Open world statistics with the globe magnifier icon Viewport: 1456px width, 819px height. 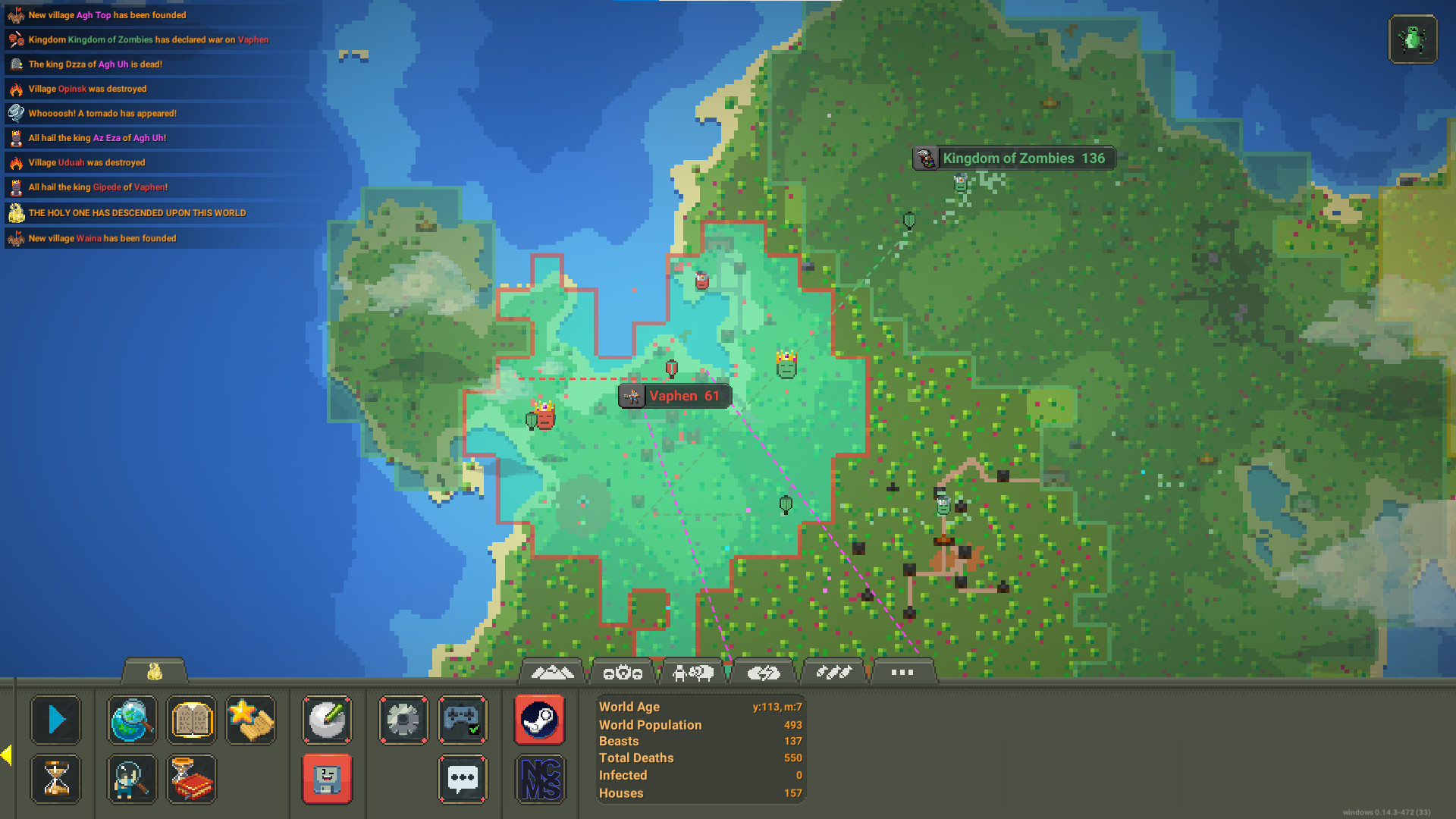pos(131,720)
